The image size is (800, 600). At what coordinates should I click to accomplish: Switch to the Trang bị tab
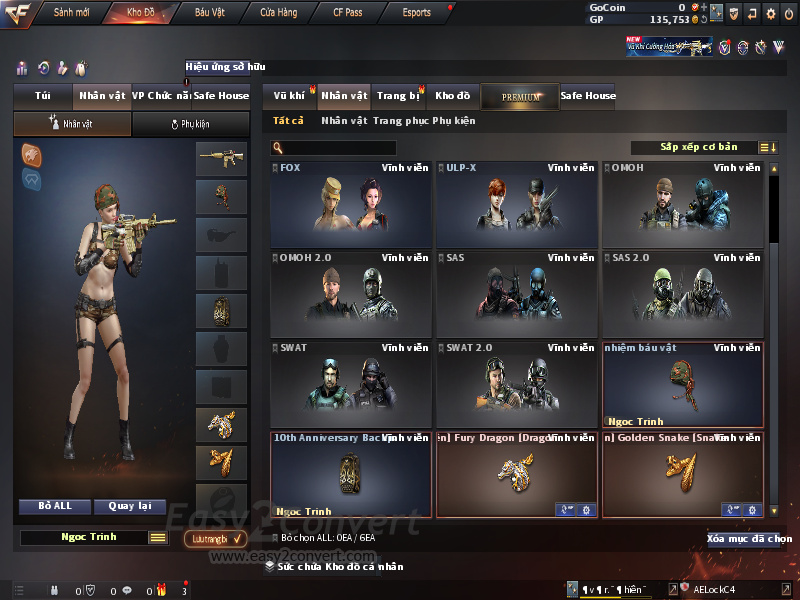coord(398,96)
